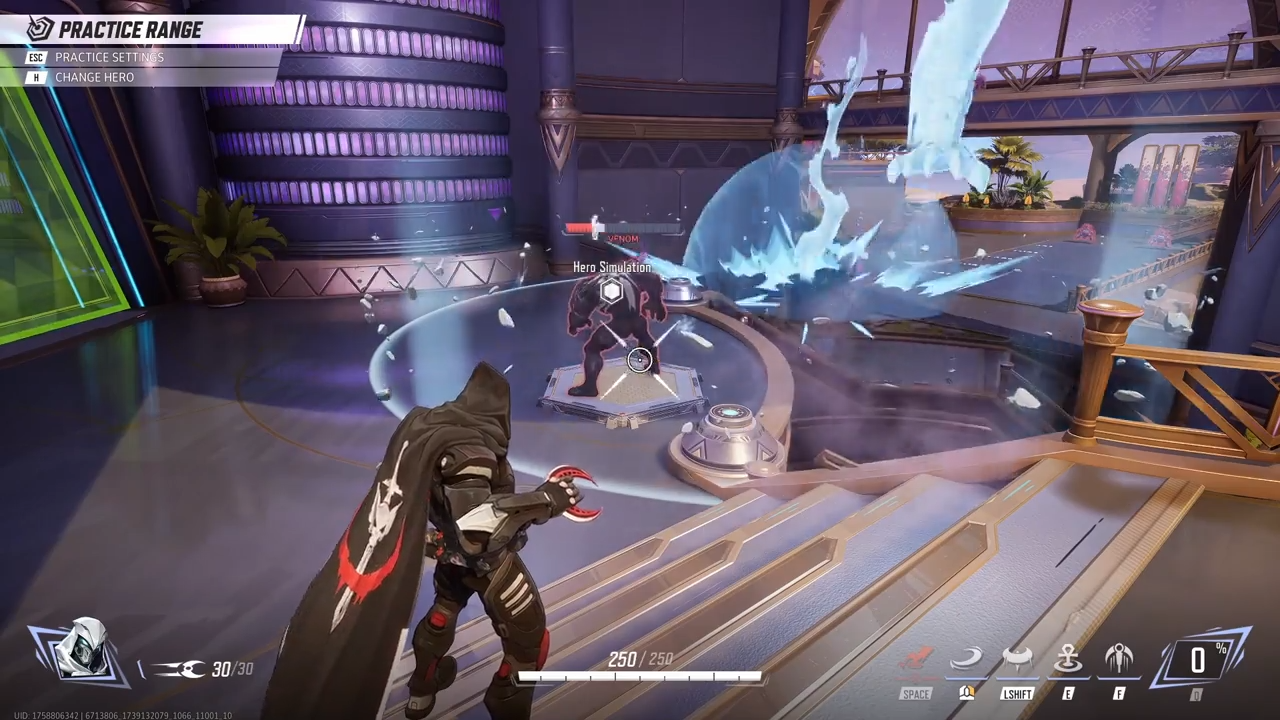This screenshot has width=1280, height=720.
Task: Open Practice Settings entry
Action: pos(108,57)
